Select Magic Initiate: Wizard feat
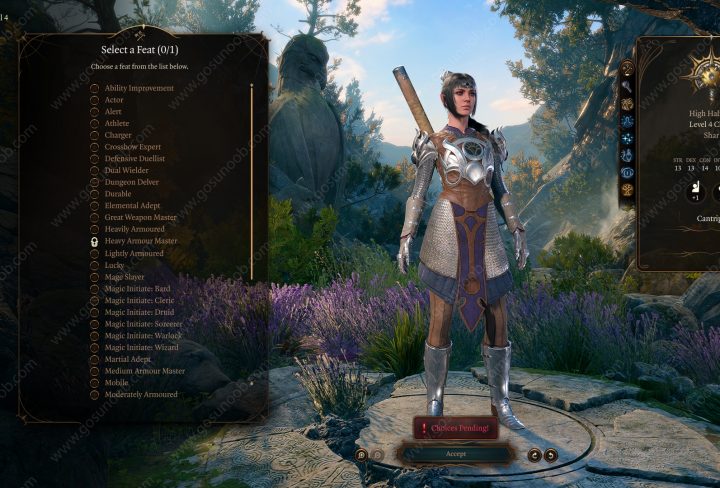Screen dimensions: 720x488 click(140, 347)
